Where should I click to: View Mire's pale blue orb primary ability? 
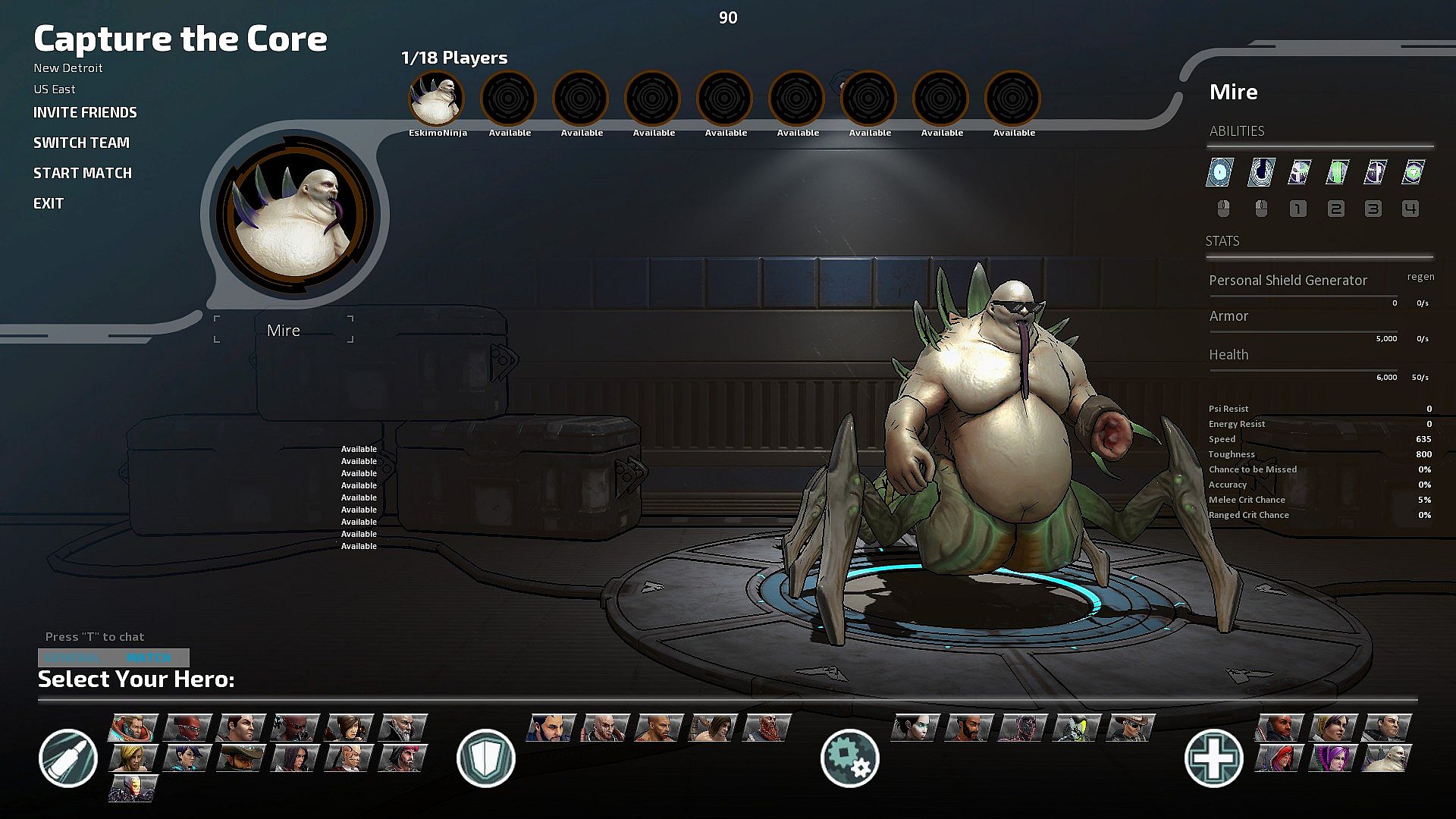click(1220, 172)
